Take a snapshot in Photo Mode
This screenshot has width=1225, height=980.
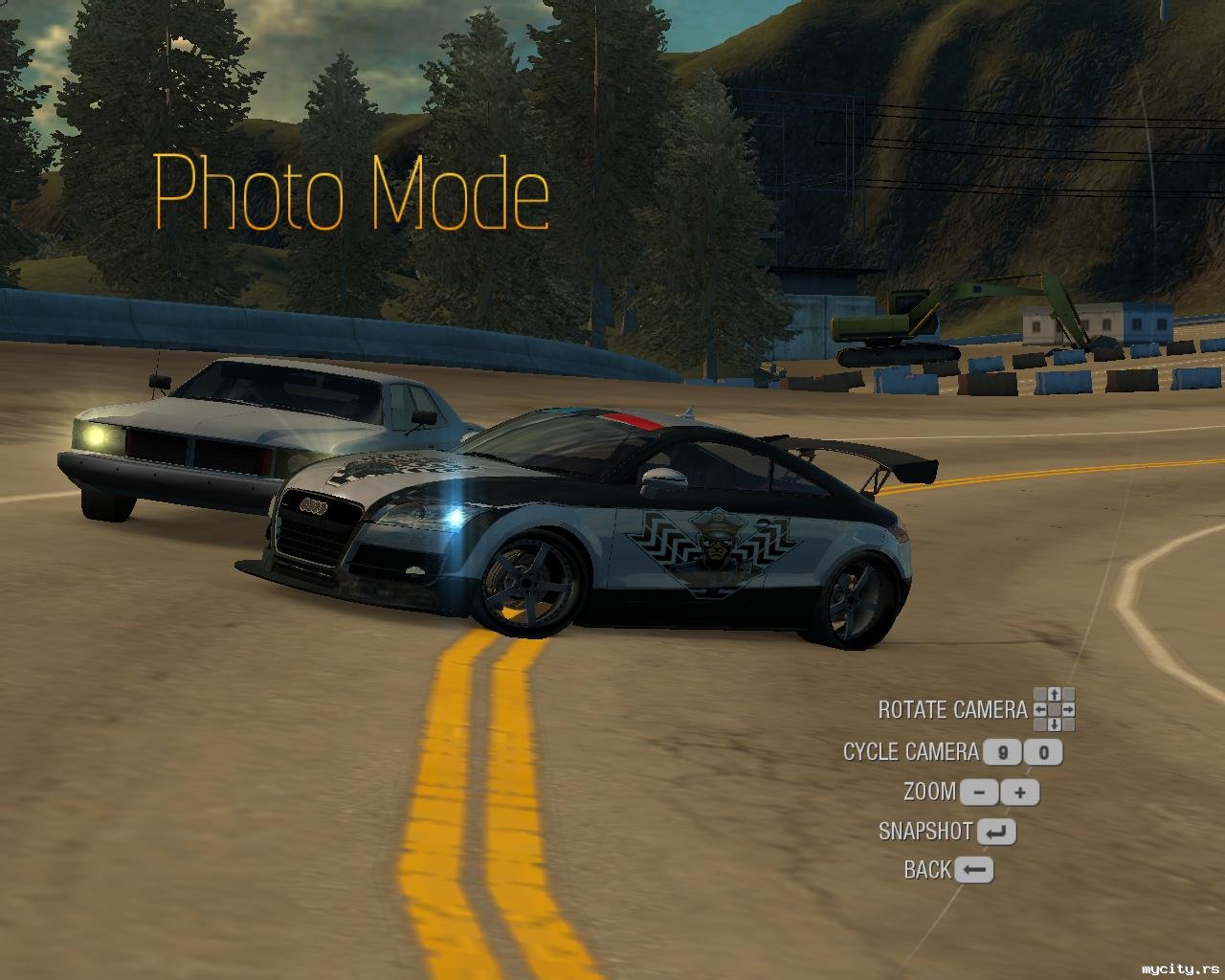(x=996, y=833)
